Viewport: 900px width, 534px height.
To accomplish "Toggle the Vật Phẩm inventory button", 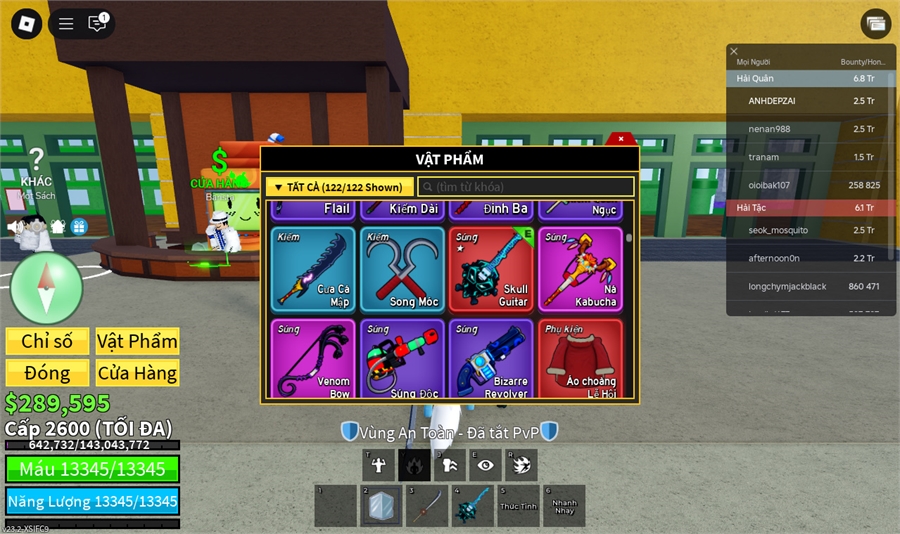I will point(137,341).
